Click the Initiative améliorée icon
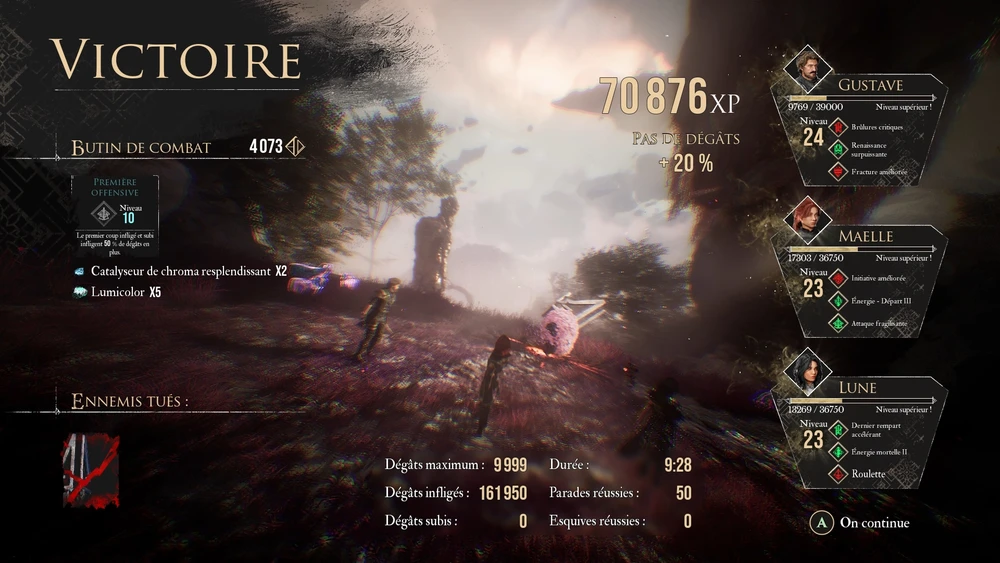 pyautogui.click(x=837, y=278)
